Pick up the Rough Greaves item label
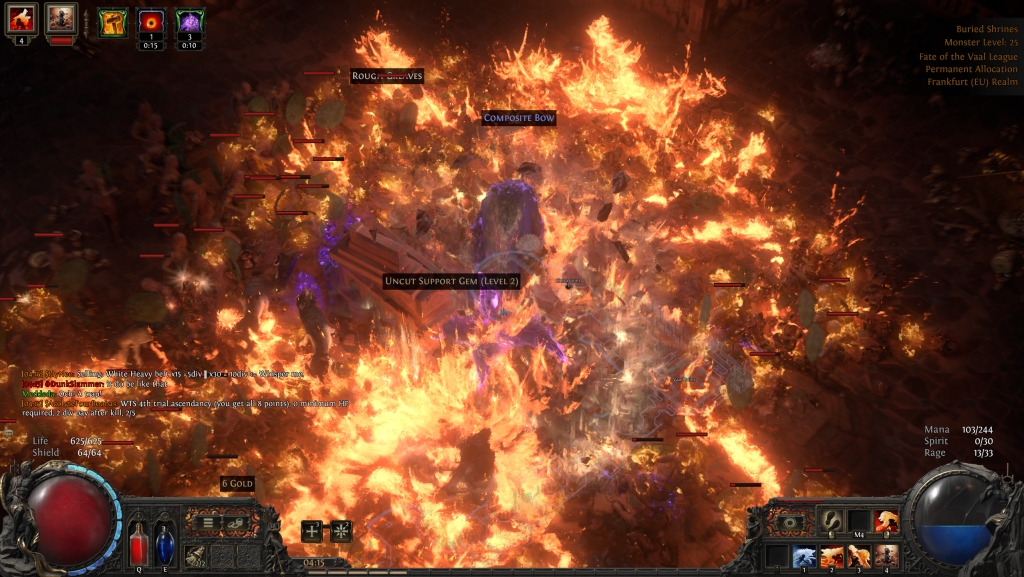1024x577 pixels. [x=387, y=76]
